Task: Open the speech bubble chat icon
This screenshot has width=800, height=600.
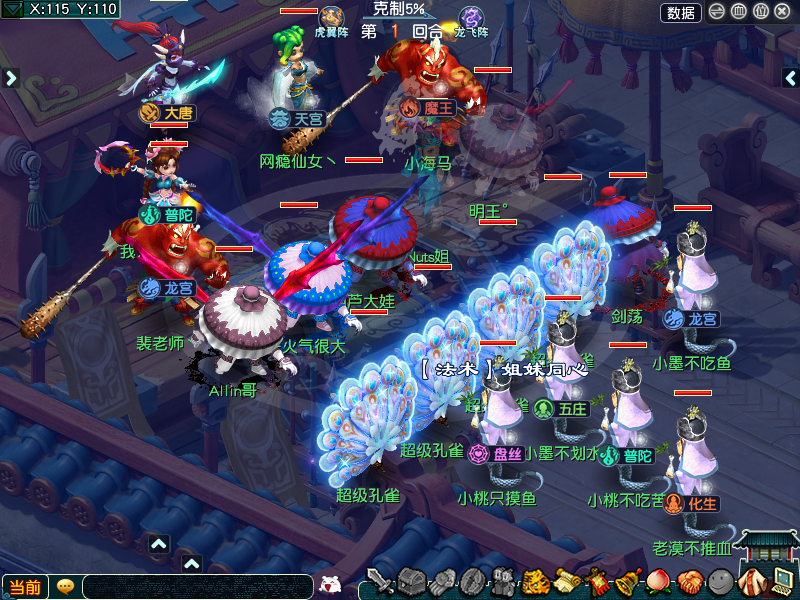Action: (66, 586)
